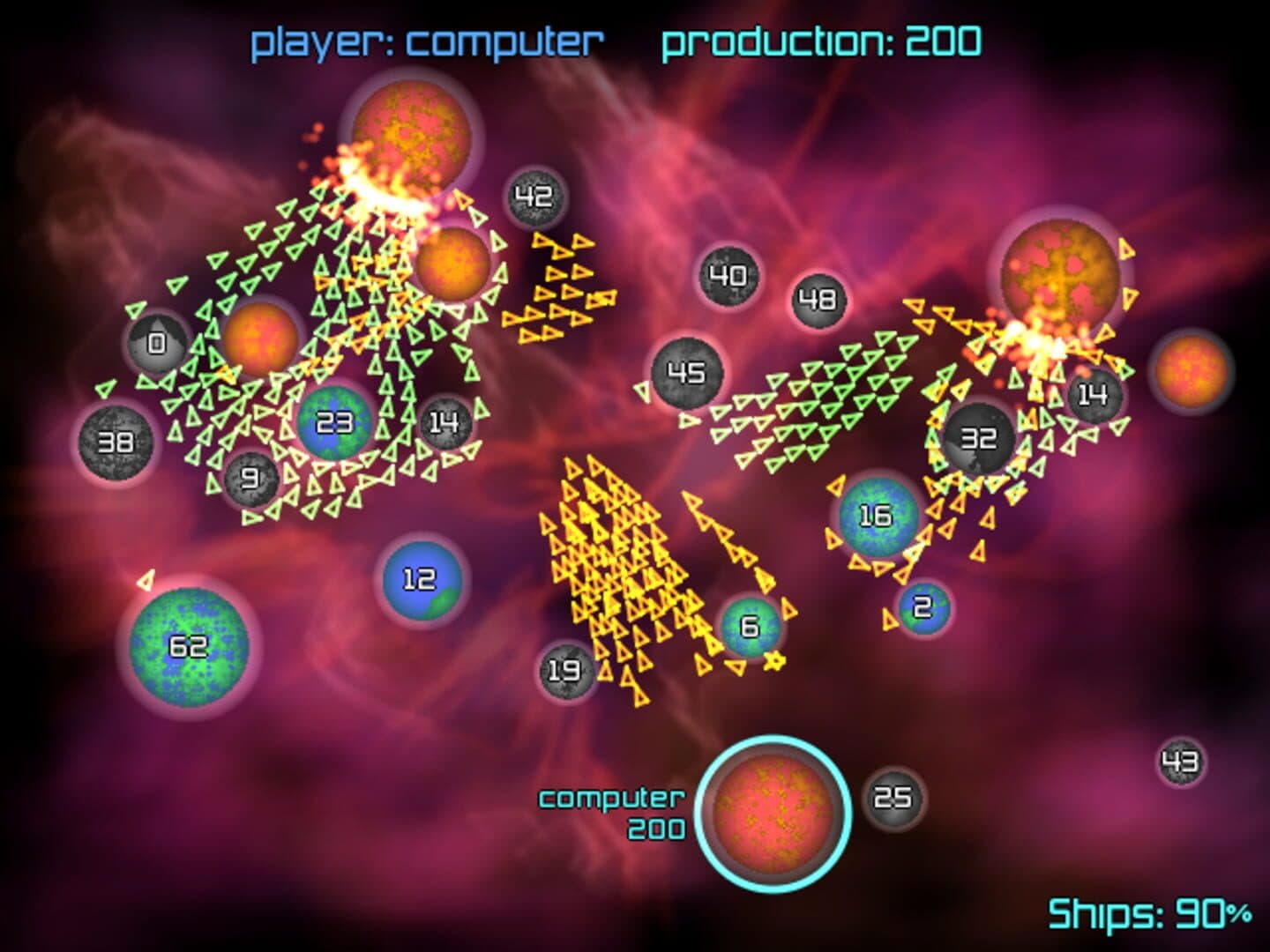Select the dark gray planet numbered 32
Image resolution: width=1270 pixels, height=952 pixels.
point(978,438)
